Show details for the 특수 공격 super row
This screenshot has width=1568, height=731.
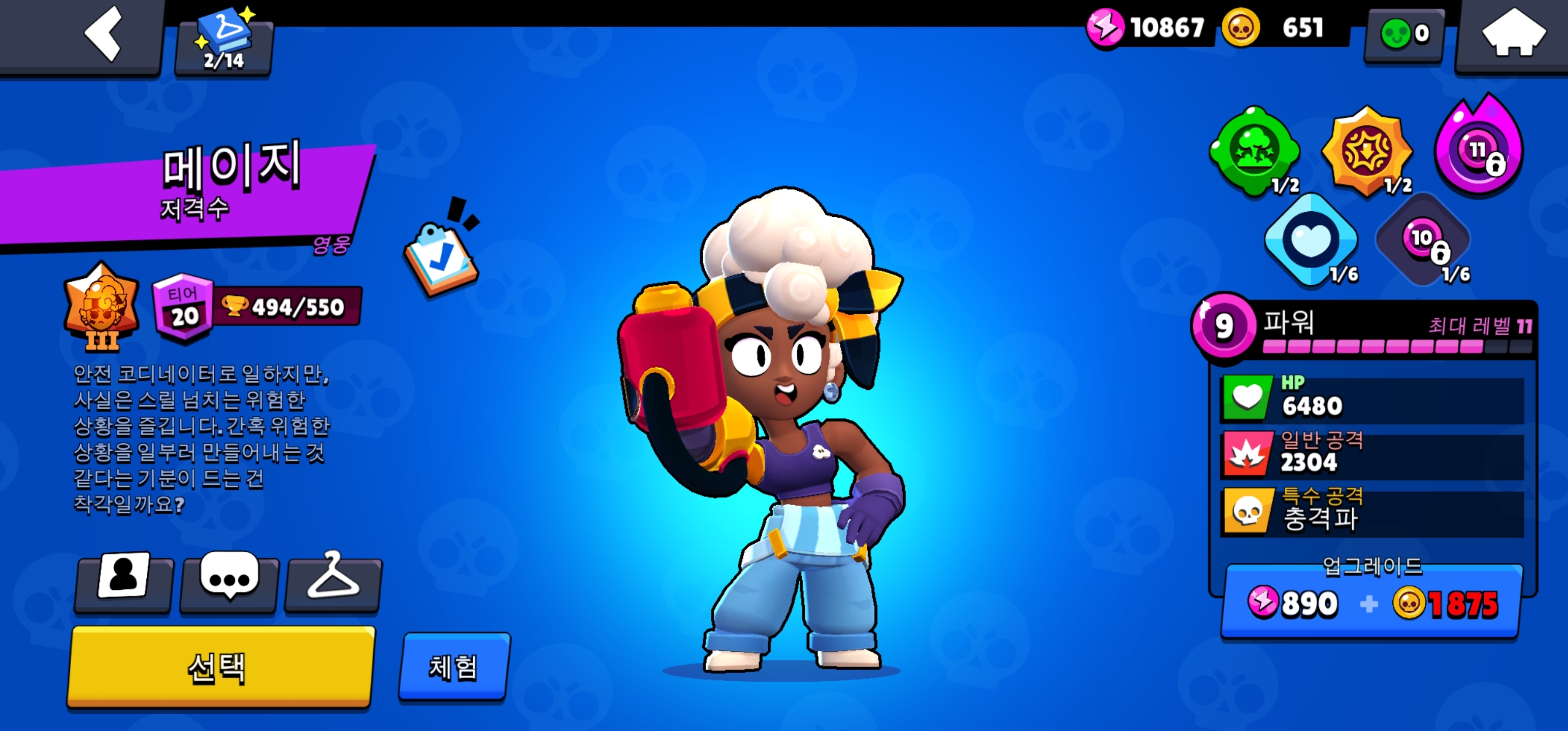pyautogui.click(x=1372, y=510)
